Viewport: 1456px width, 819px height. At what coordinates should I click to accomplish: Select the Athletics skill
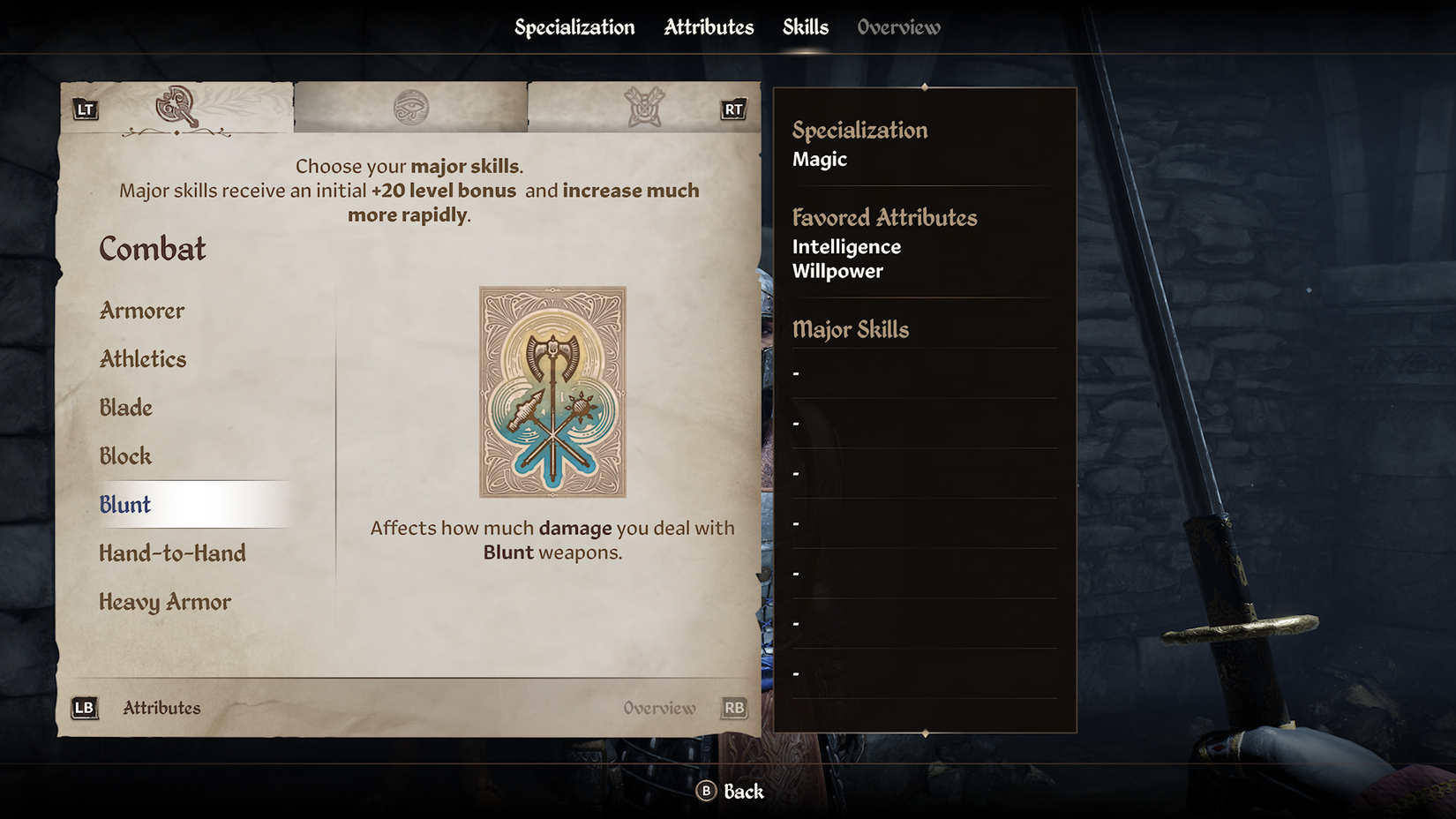click(x=143, y=359)
